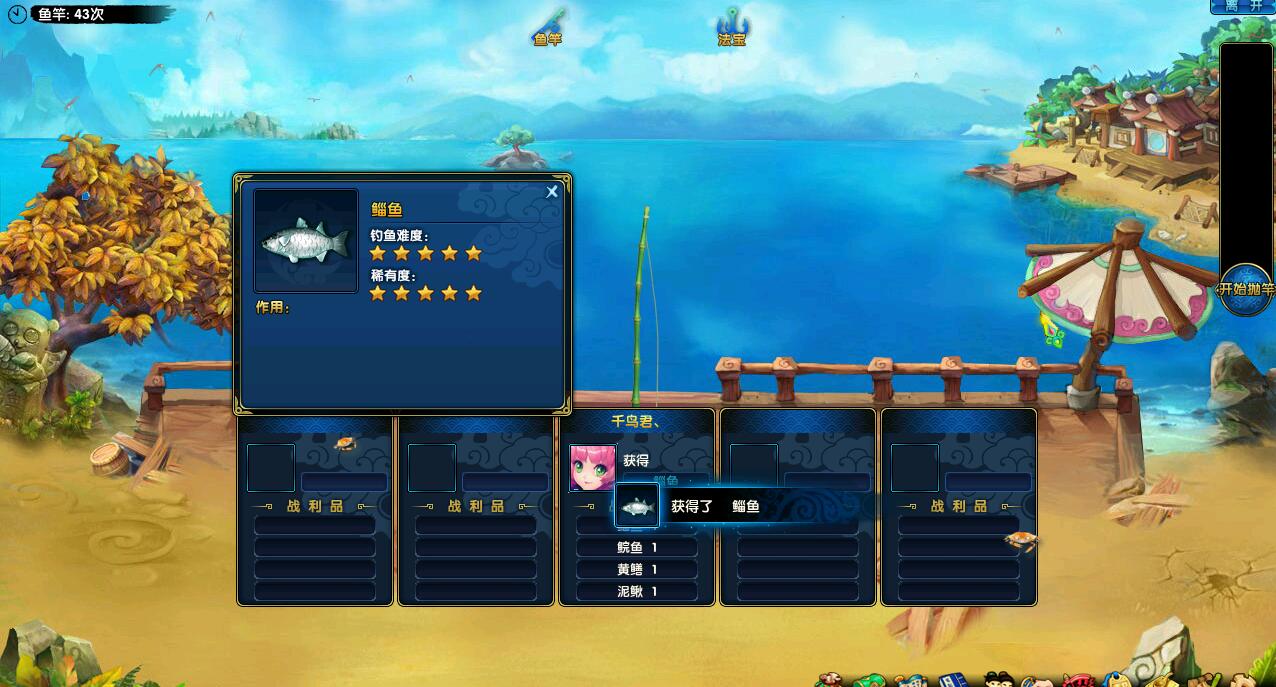Open the 法宝 treasure icon
Viewport: 1276px width, 687px height.
point(732,26)
